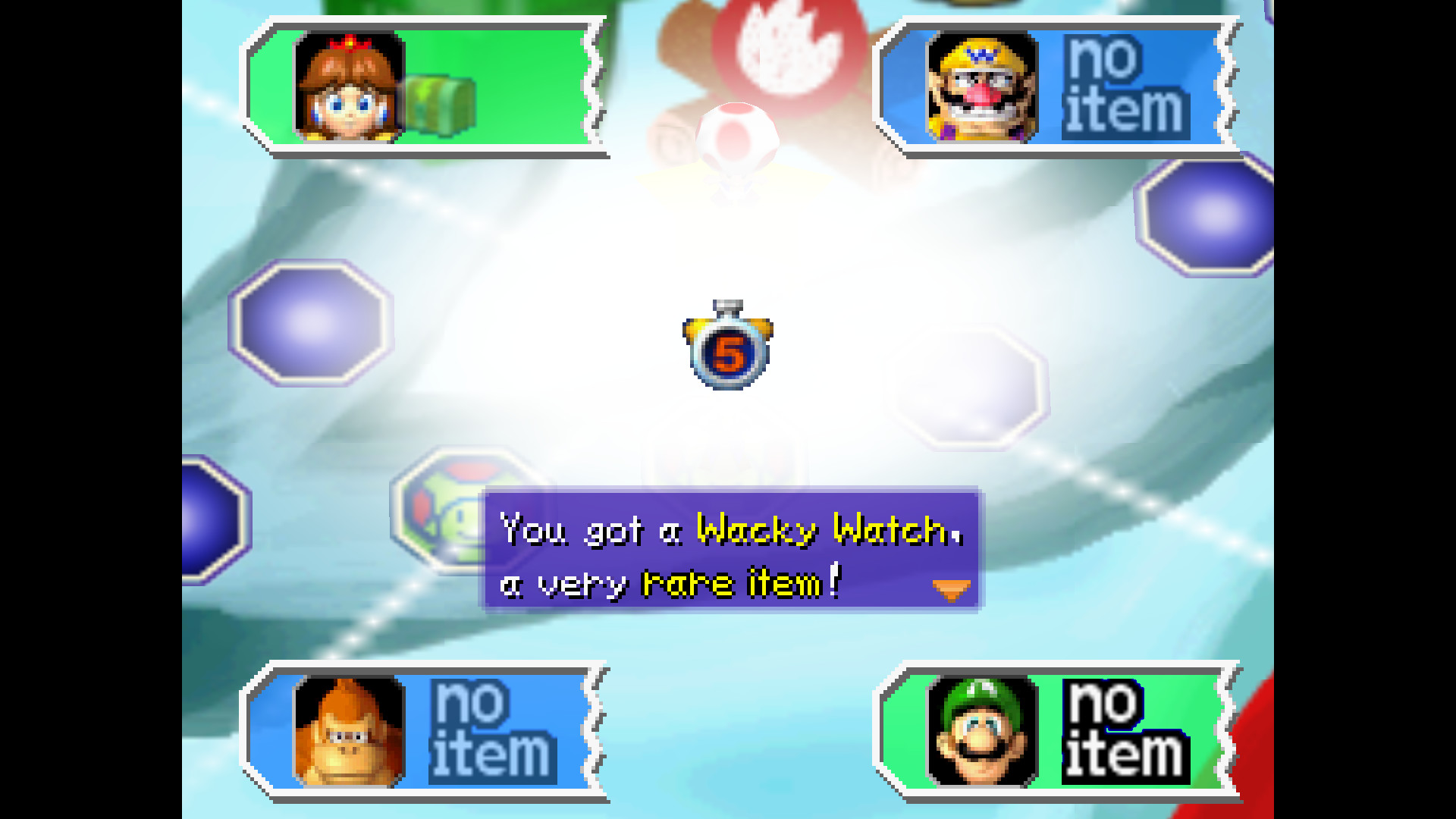Click the Wacky Watch item icon
The image size is (1456, 819).
tap(728, 346)
